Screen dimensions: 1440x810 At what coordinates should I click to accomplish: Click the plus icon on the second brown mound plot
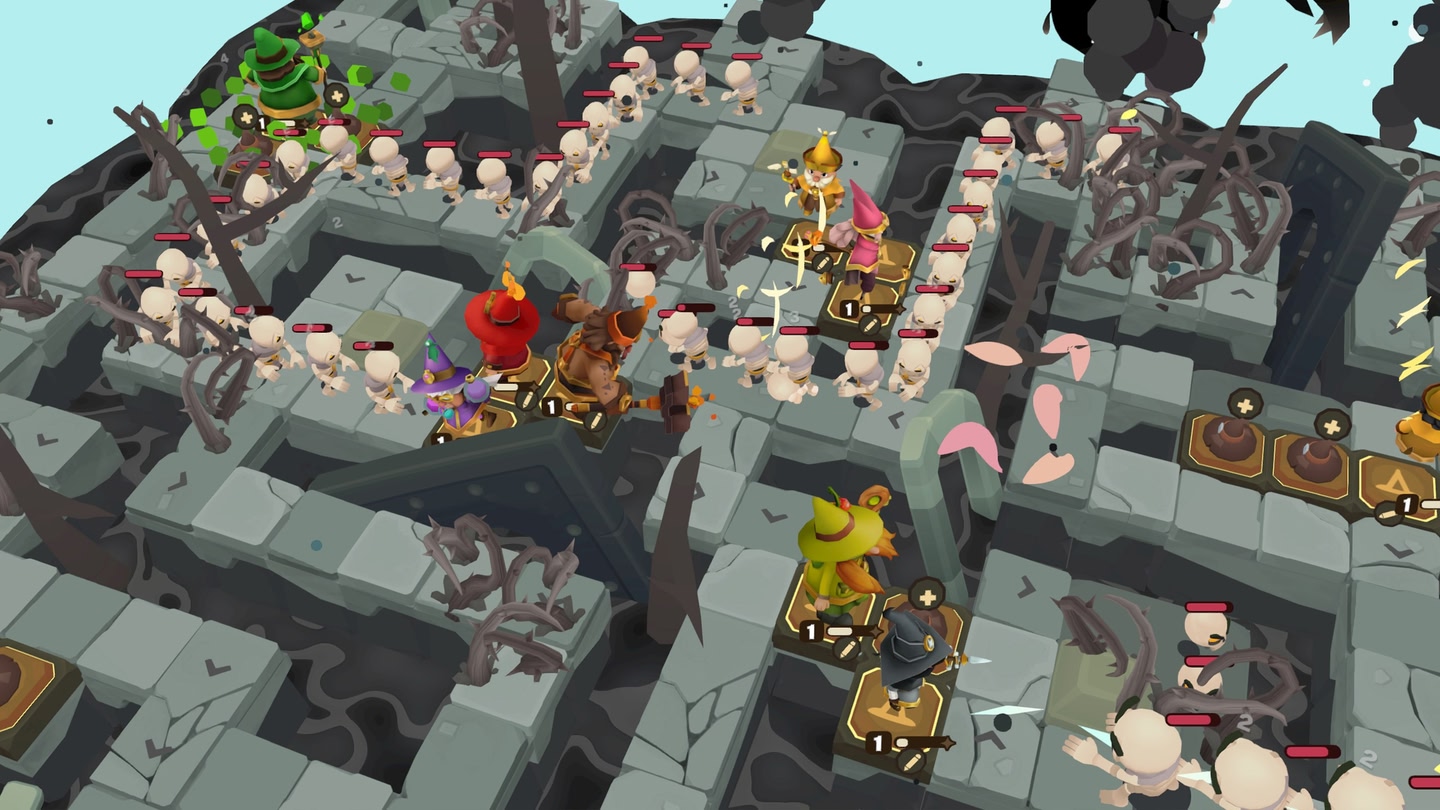(x=1332, y=426)
